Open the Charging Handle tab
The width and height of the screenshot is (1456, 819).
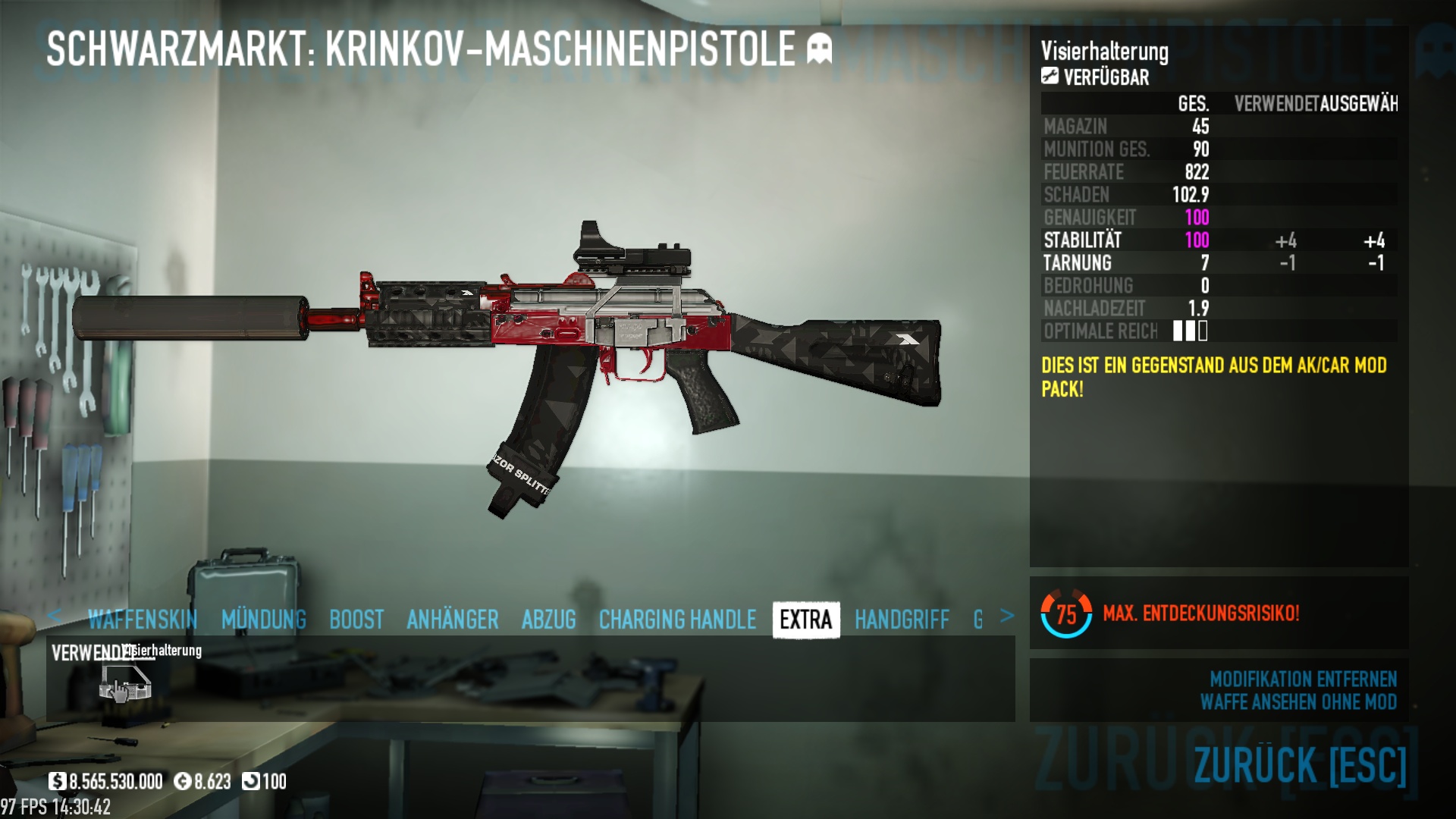coord(677,620)
